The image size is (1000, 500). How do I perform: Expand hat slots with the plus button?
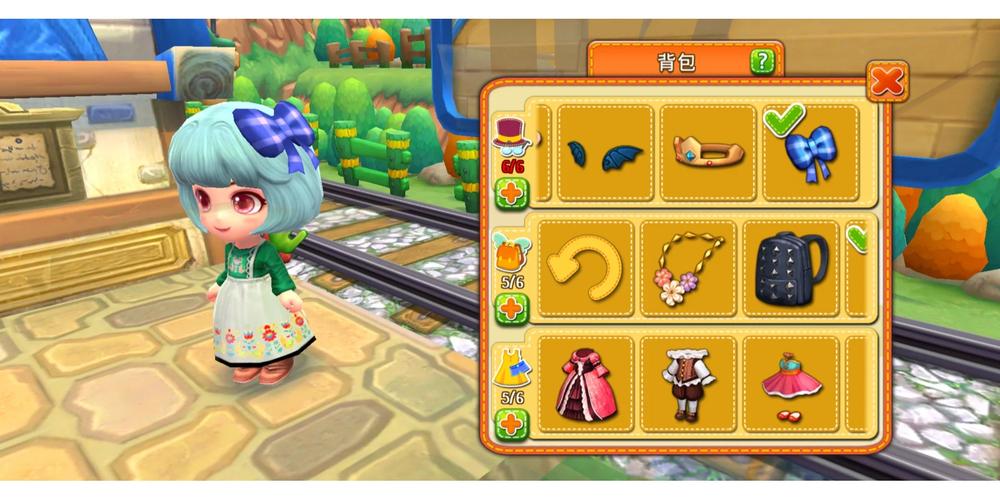511,193
